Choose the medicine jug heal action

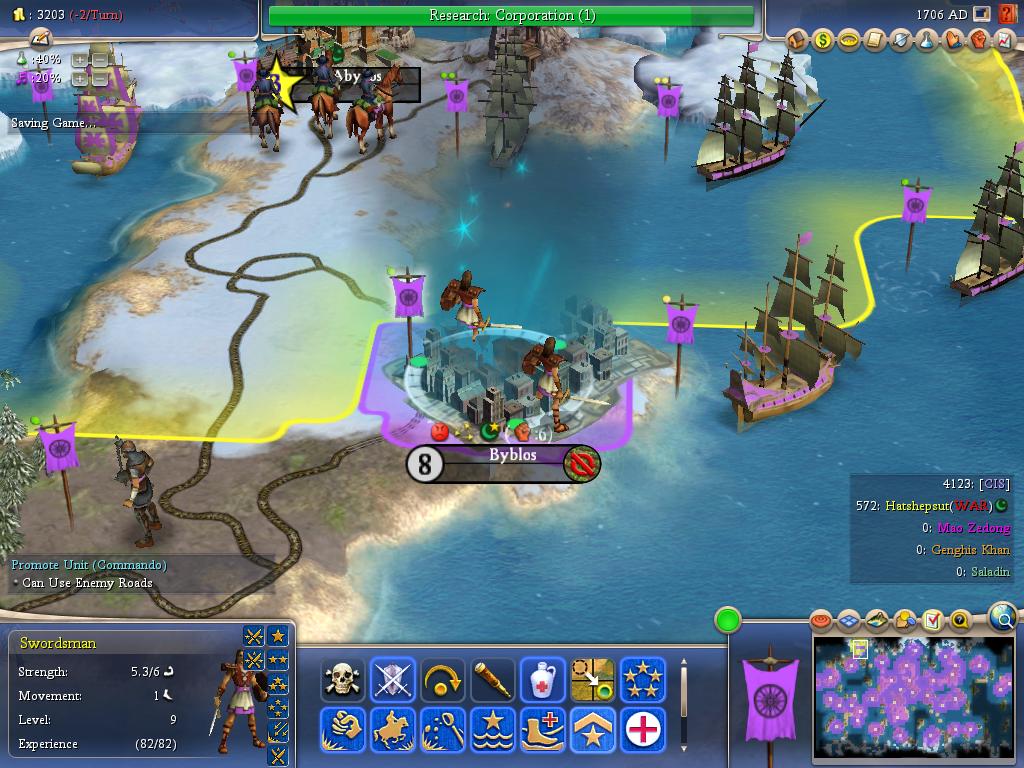543,681
